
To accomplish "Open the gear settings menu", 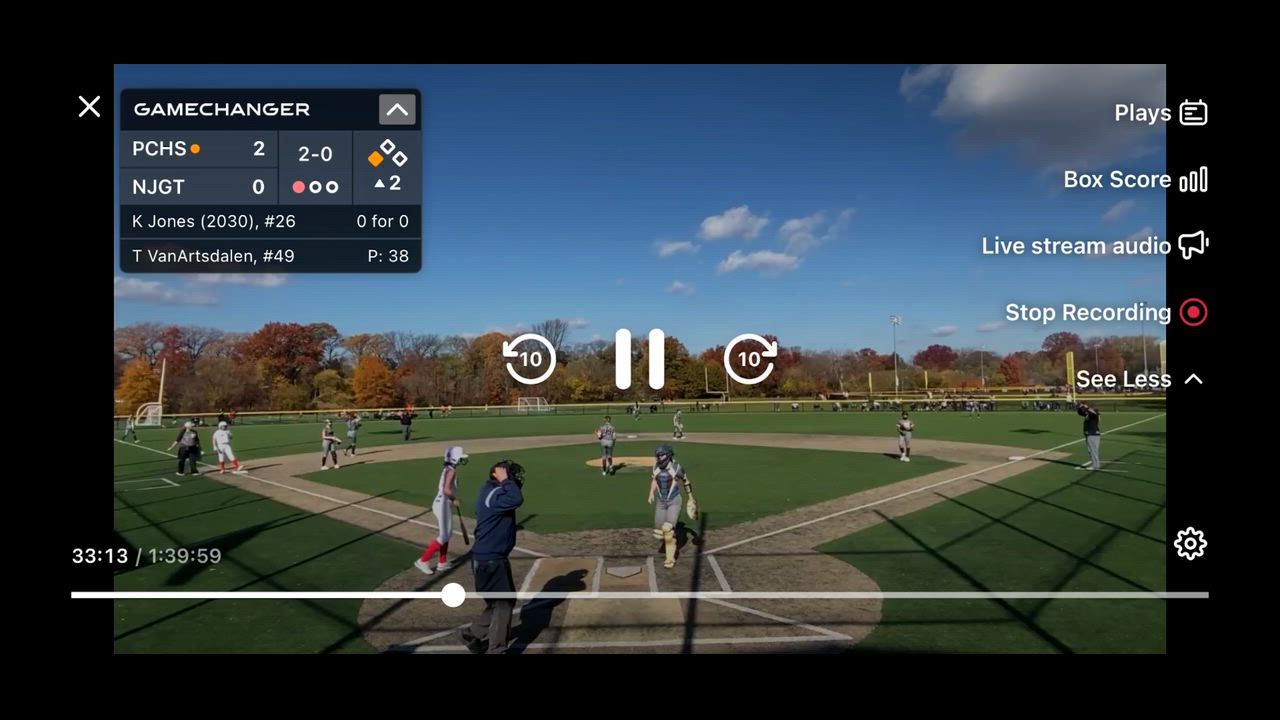I will pyautogui.click(x=1190, y=544).
